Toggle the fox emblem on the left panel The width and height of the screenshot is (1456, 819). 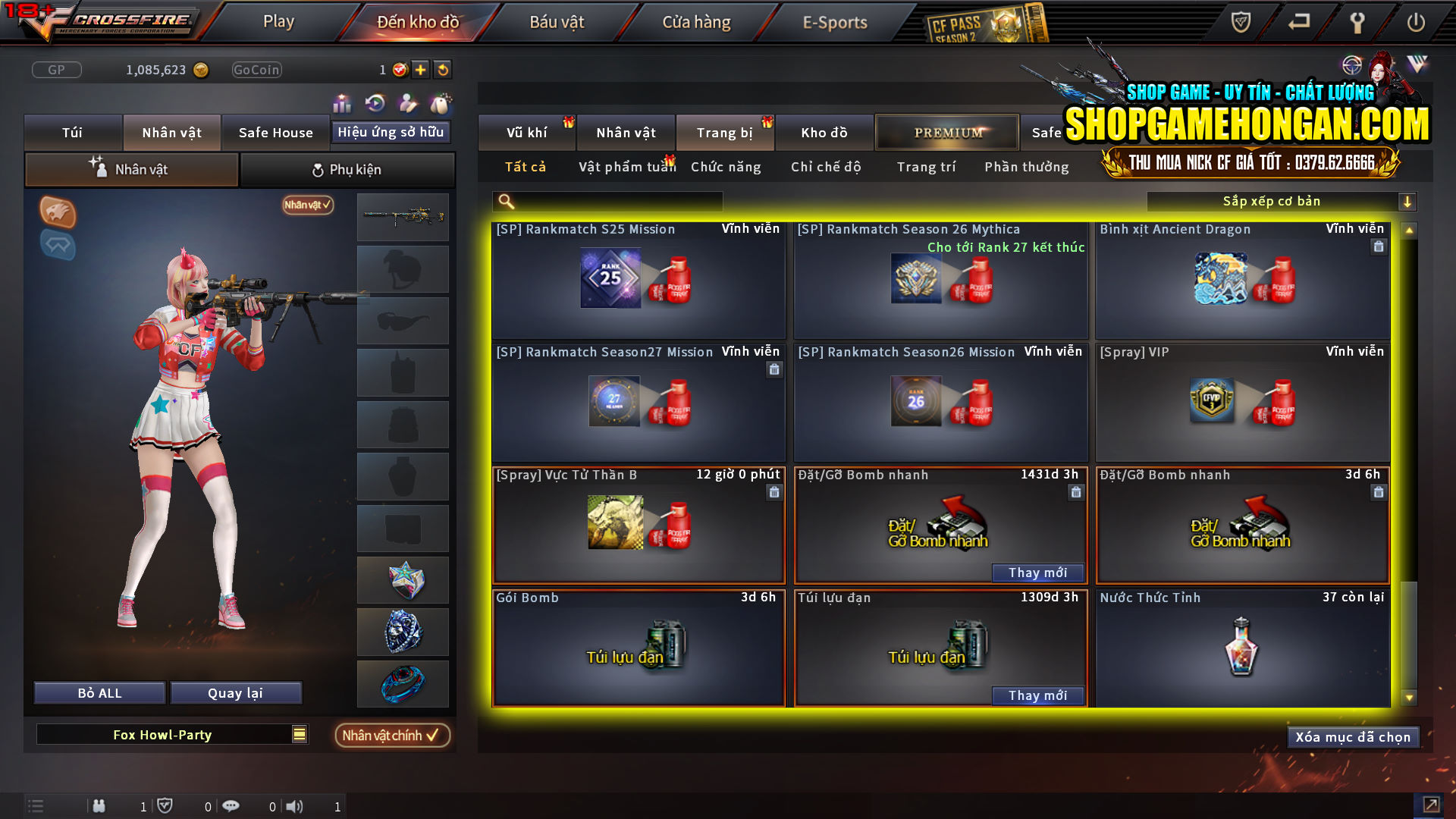click(x=58, y=213)
